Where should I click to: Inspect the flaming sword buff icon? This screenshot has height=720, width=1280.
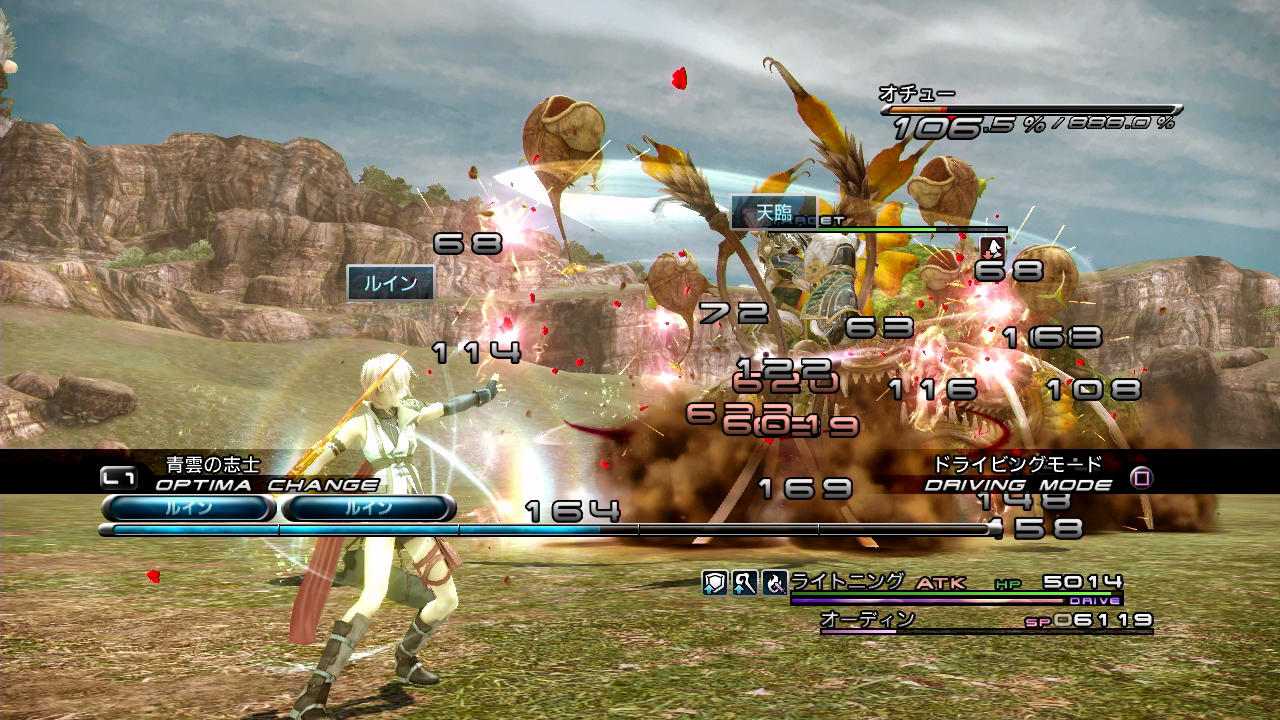coord(774,583)
